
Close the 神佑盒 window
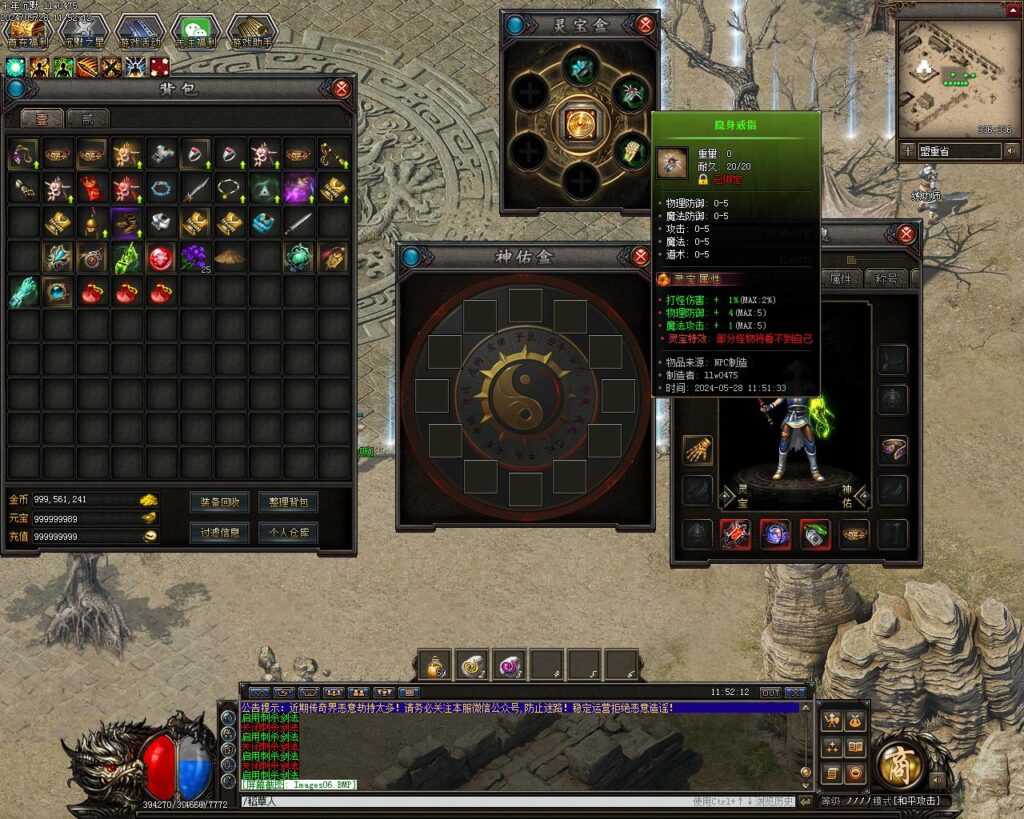(640, 257)
